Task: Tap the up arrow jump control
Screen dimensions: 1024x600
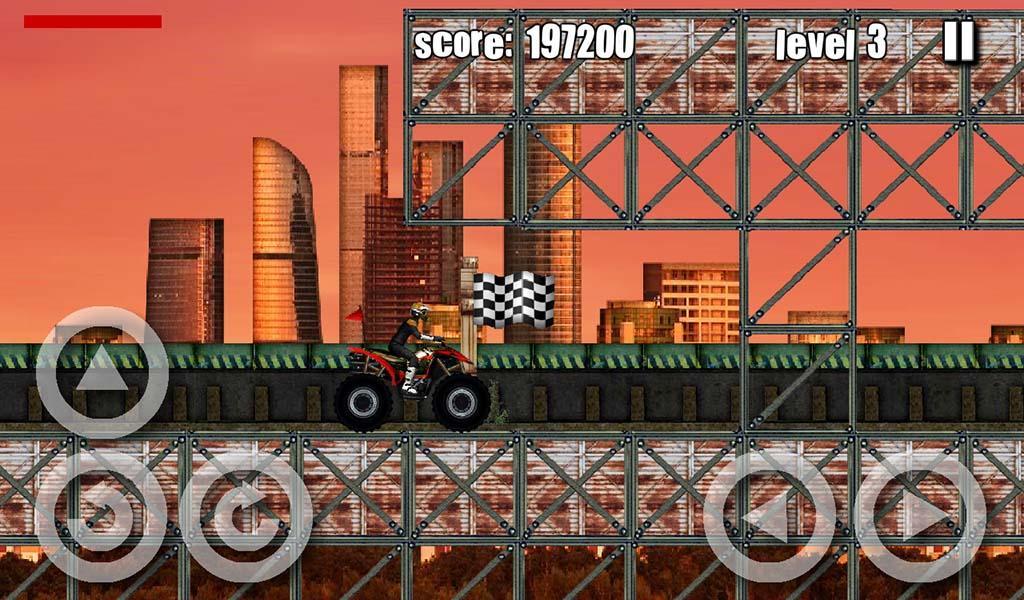Action: point(102,372)
